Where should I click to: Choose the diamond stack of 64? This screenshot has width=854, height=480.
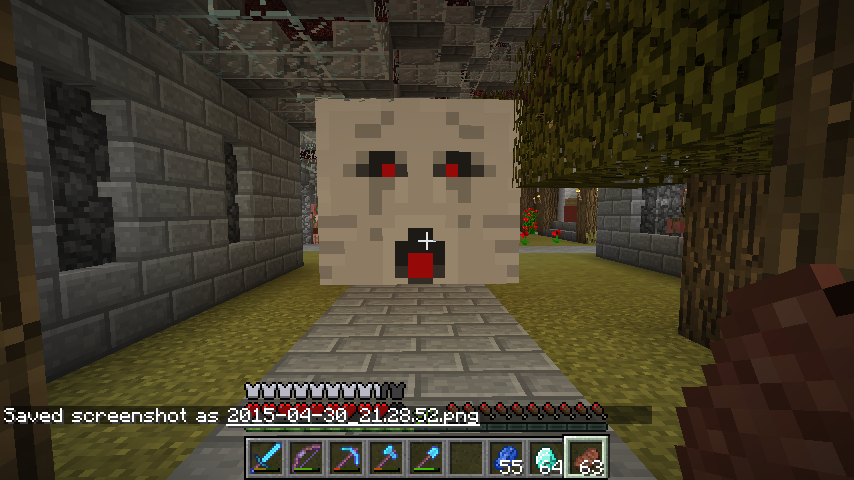(546, 458)
